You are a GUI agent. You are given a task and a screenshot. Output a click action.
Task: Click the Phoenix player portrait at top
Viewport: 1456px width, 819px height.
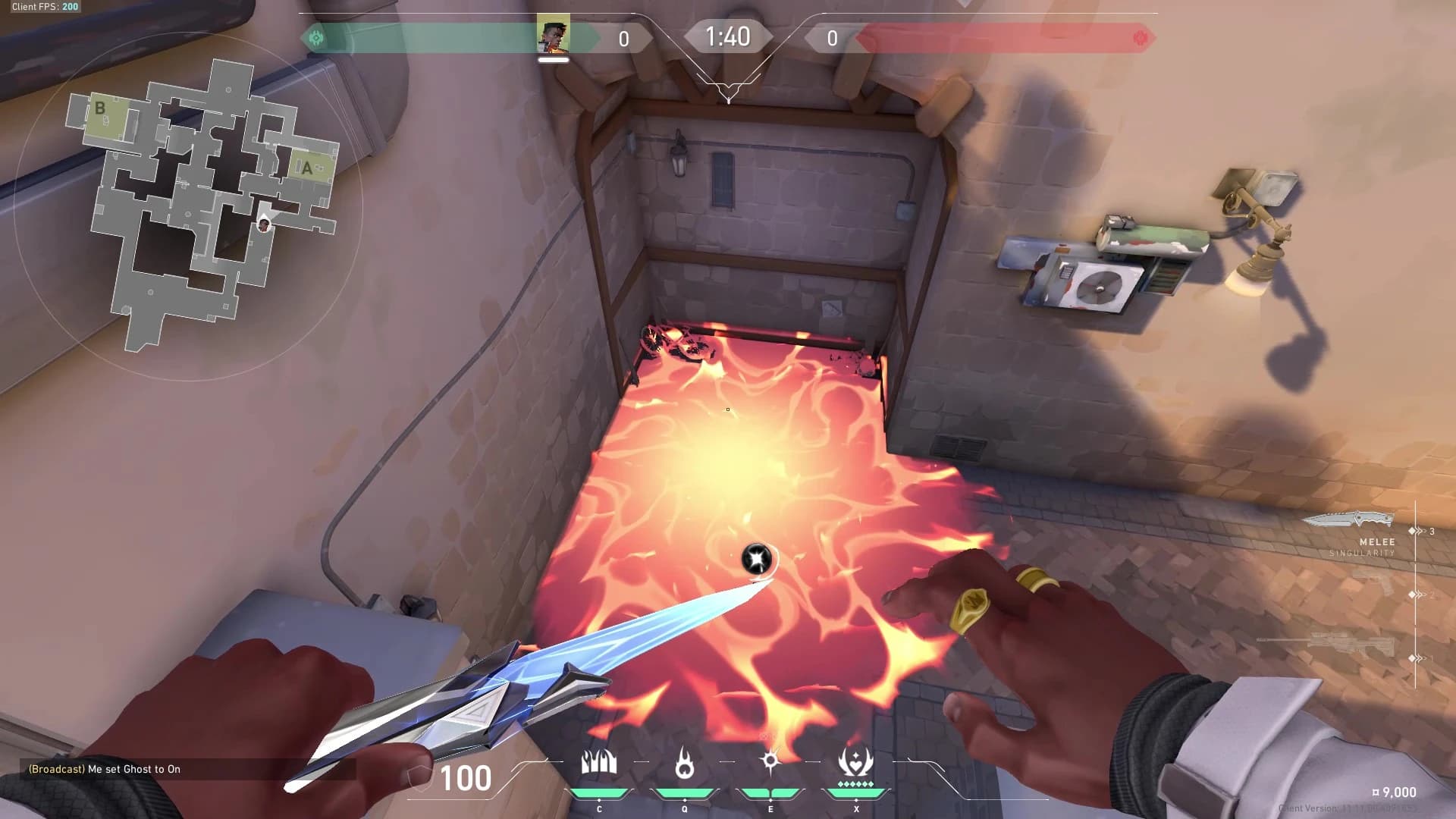pos(553,36)
